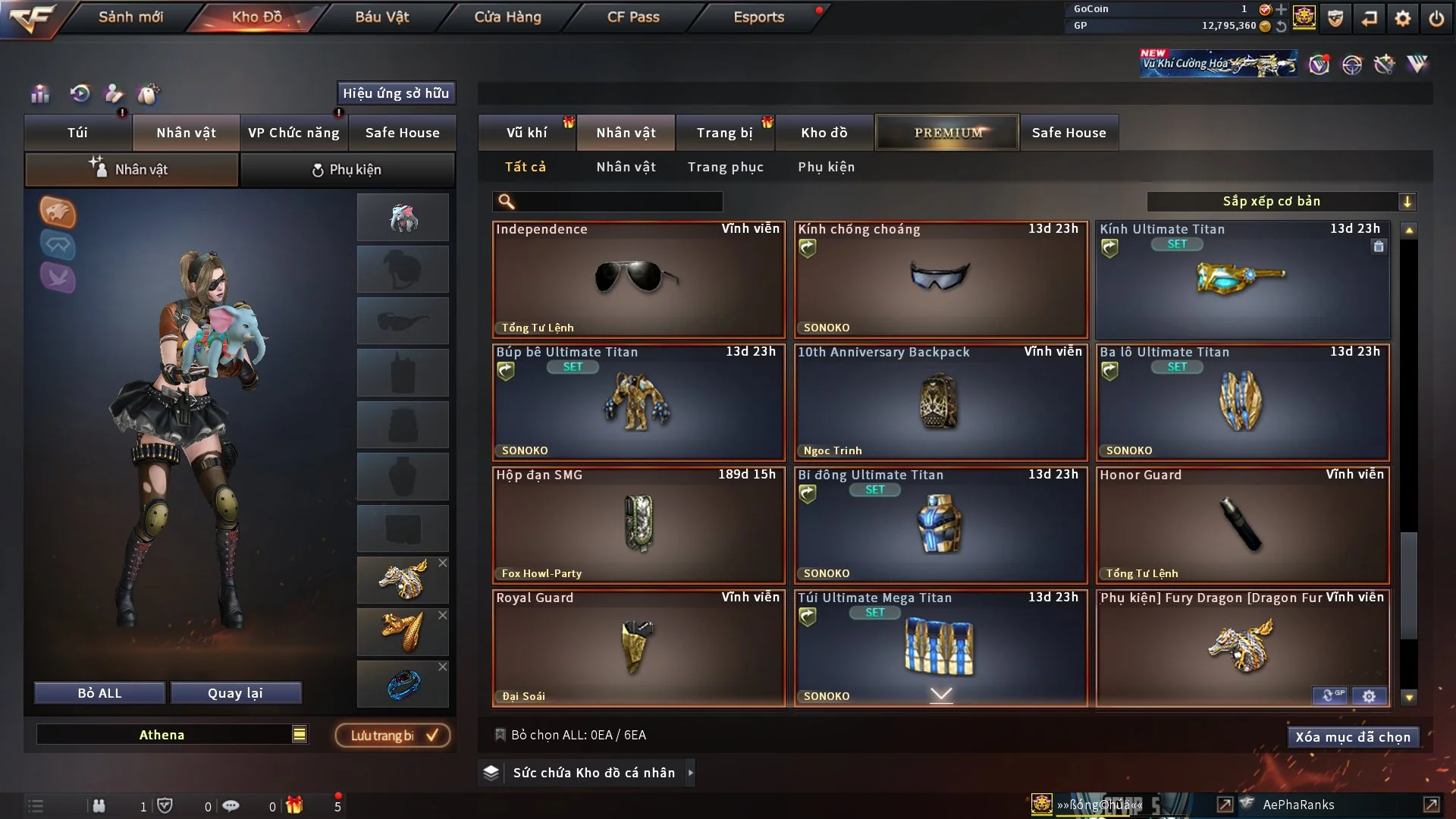The height and width of the screenshot is (819, 1456).
Task: Switch to the Vũ khí tab
Action: pyautogui.click(x=526, y=133)
